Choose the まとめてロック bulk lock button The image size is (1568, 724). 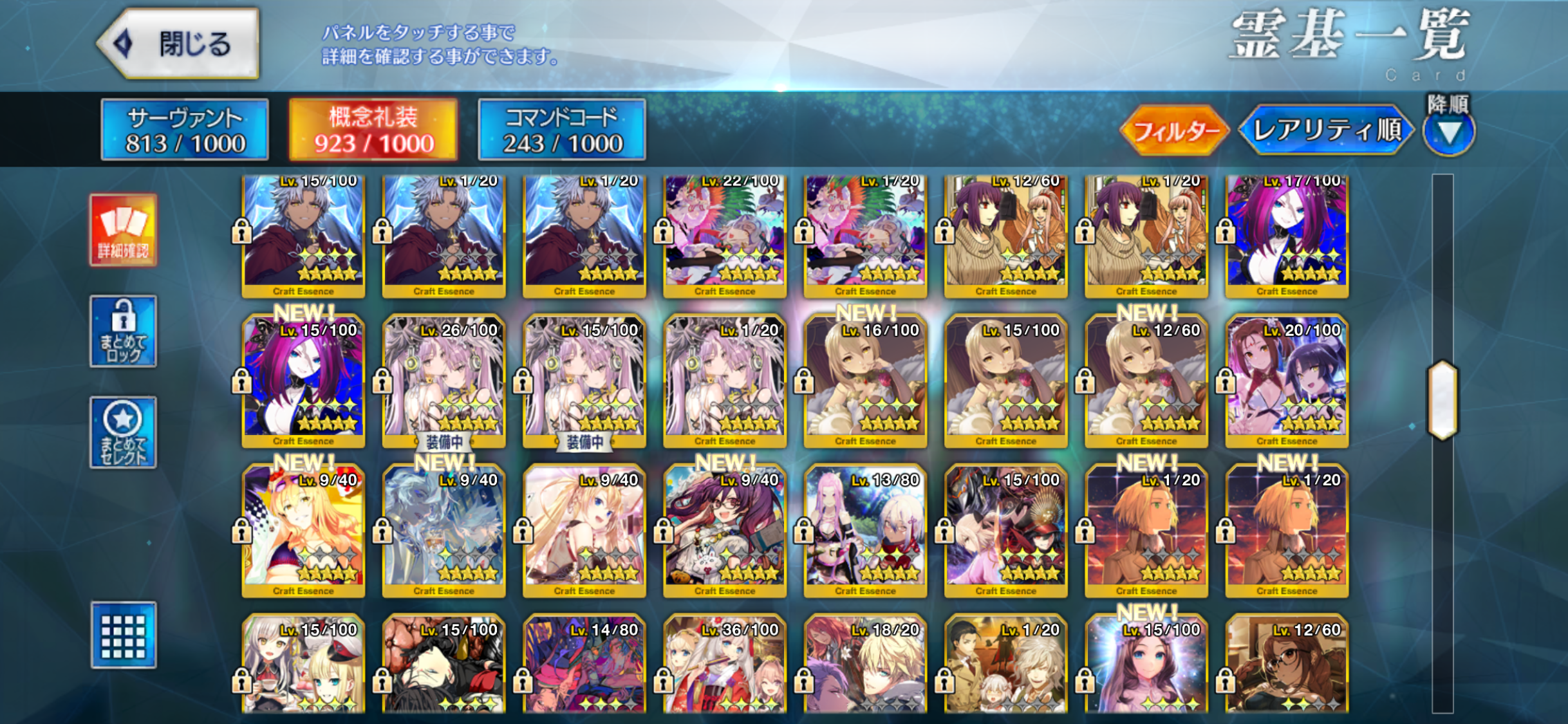(123, 331)
